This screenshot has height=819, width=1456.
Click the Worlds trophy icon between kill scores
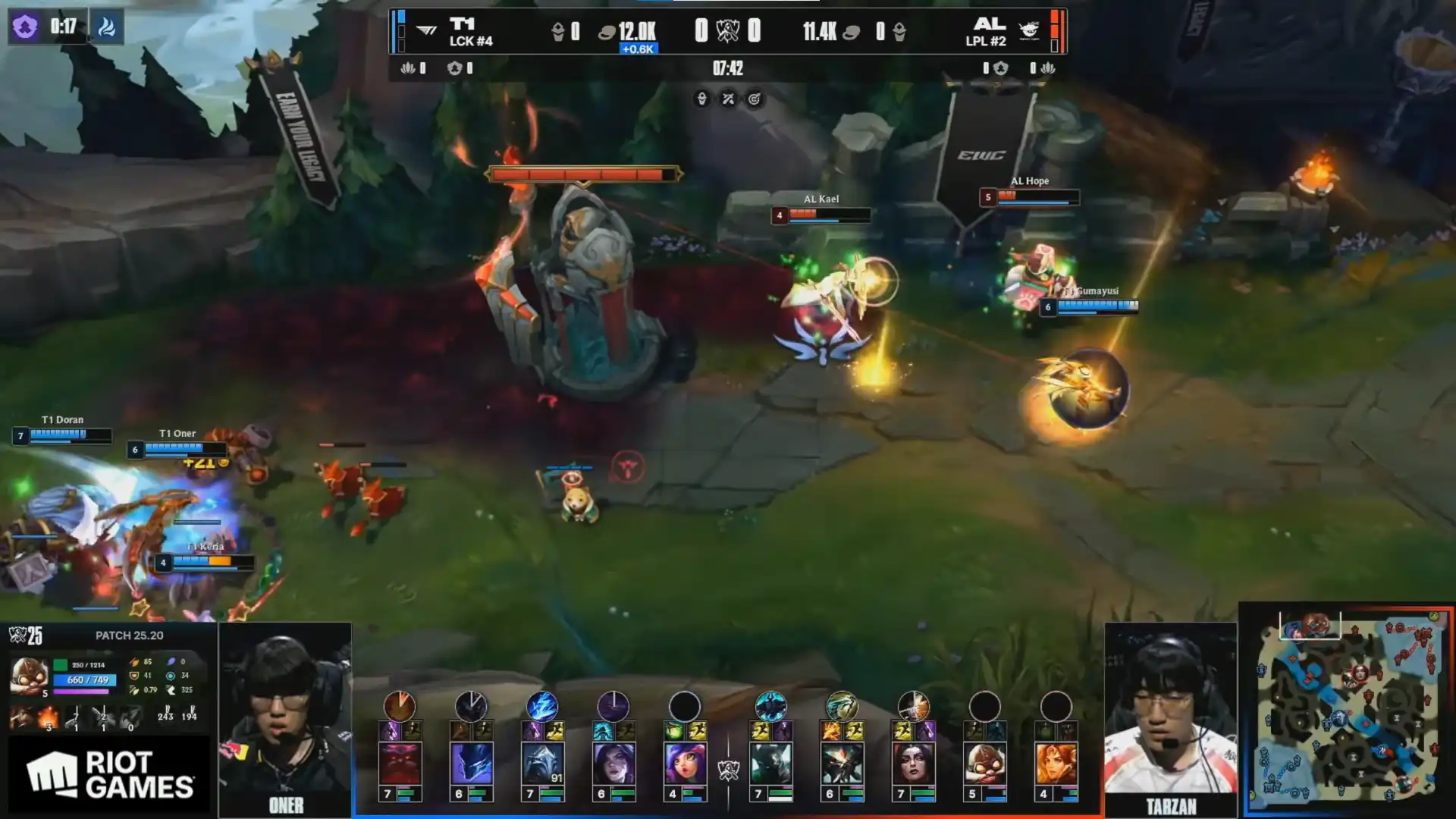(x=727, y=31)
